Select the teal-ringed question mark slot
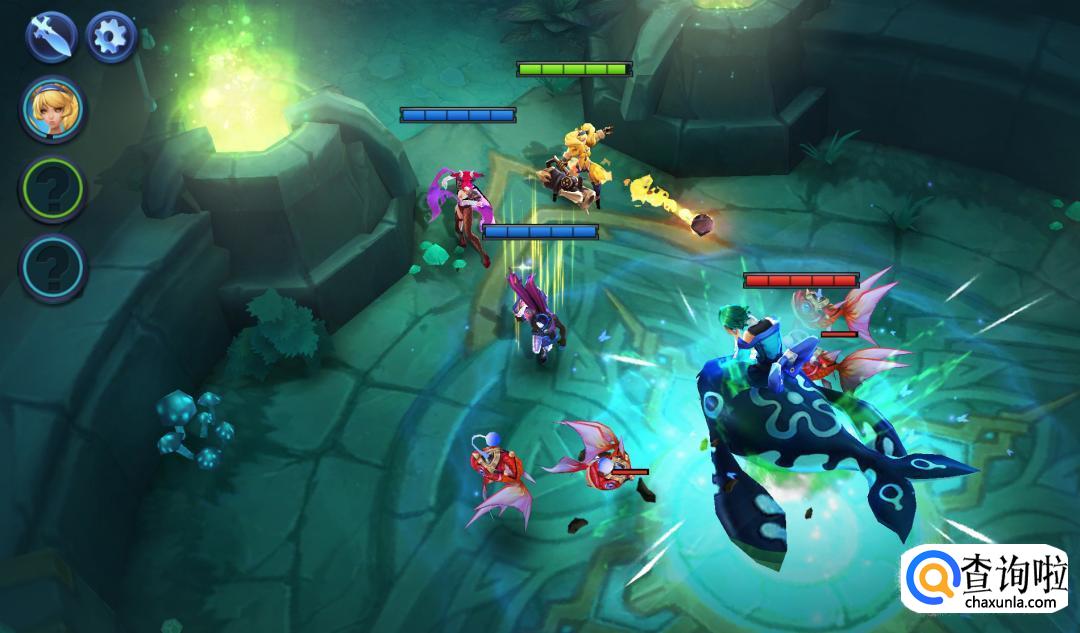The image size is (1080, 633). point(54,268)
